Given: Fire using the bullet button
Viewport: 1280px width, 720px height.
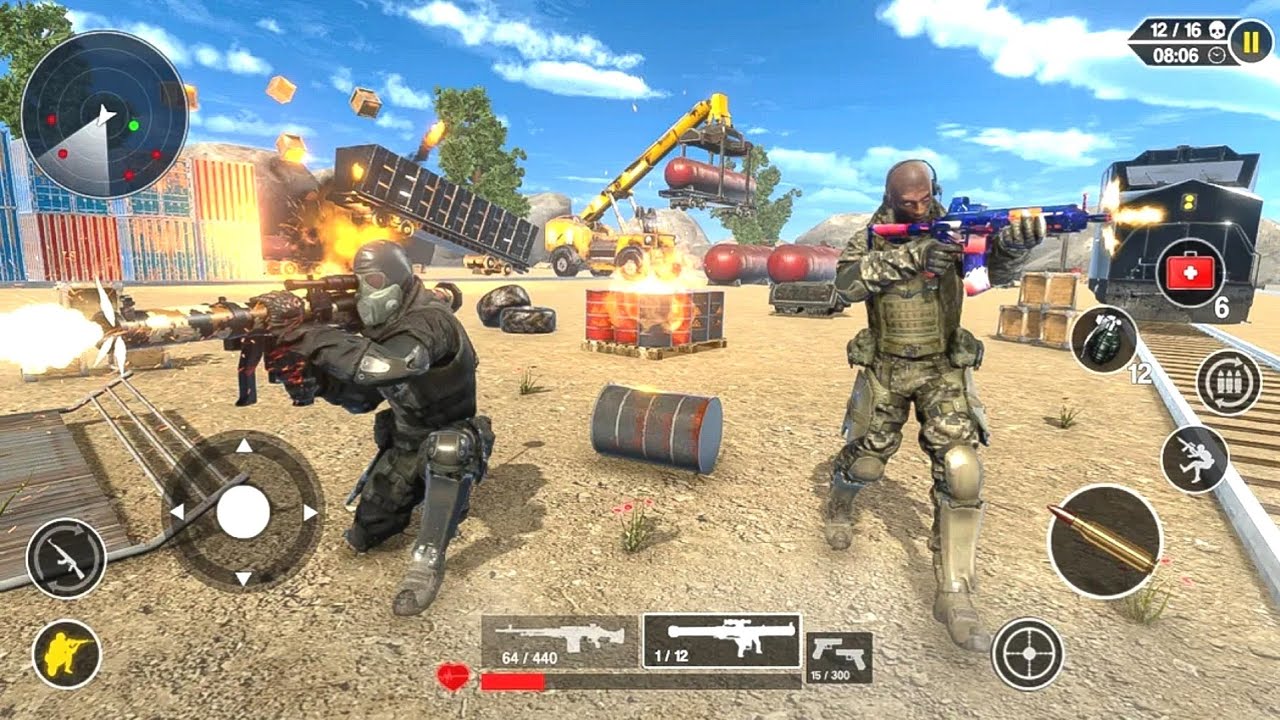Looking at the screenshot, I should pos(1104,541).
